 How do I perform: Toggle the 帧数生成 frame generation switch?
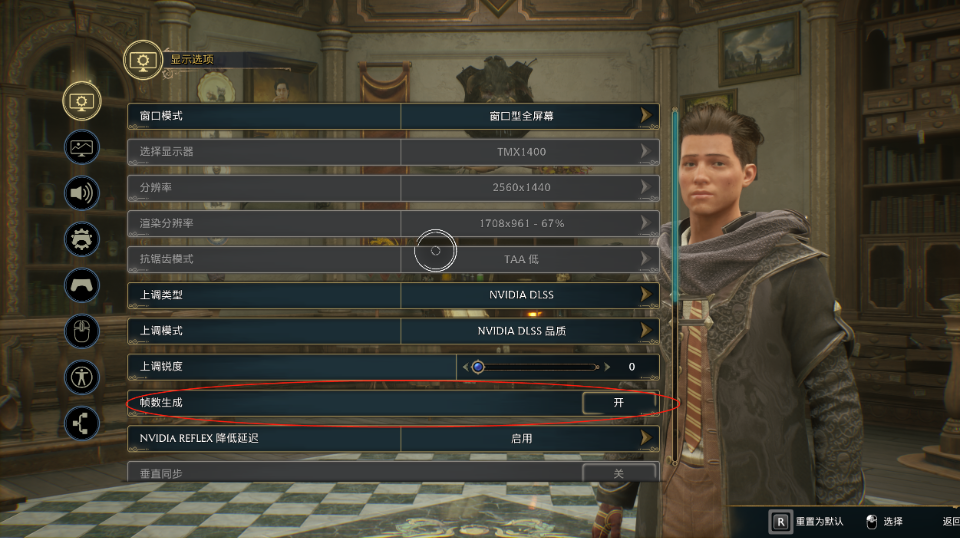[x=619, y=402]
